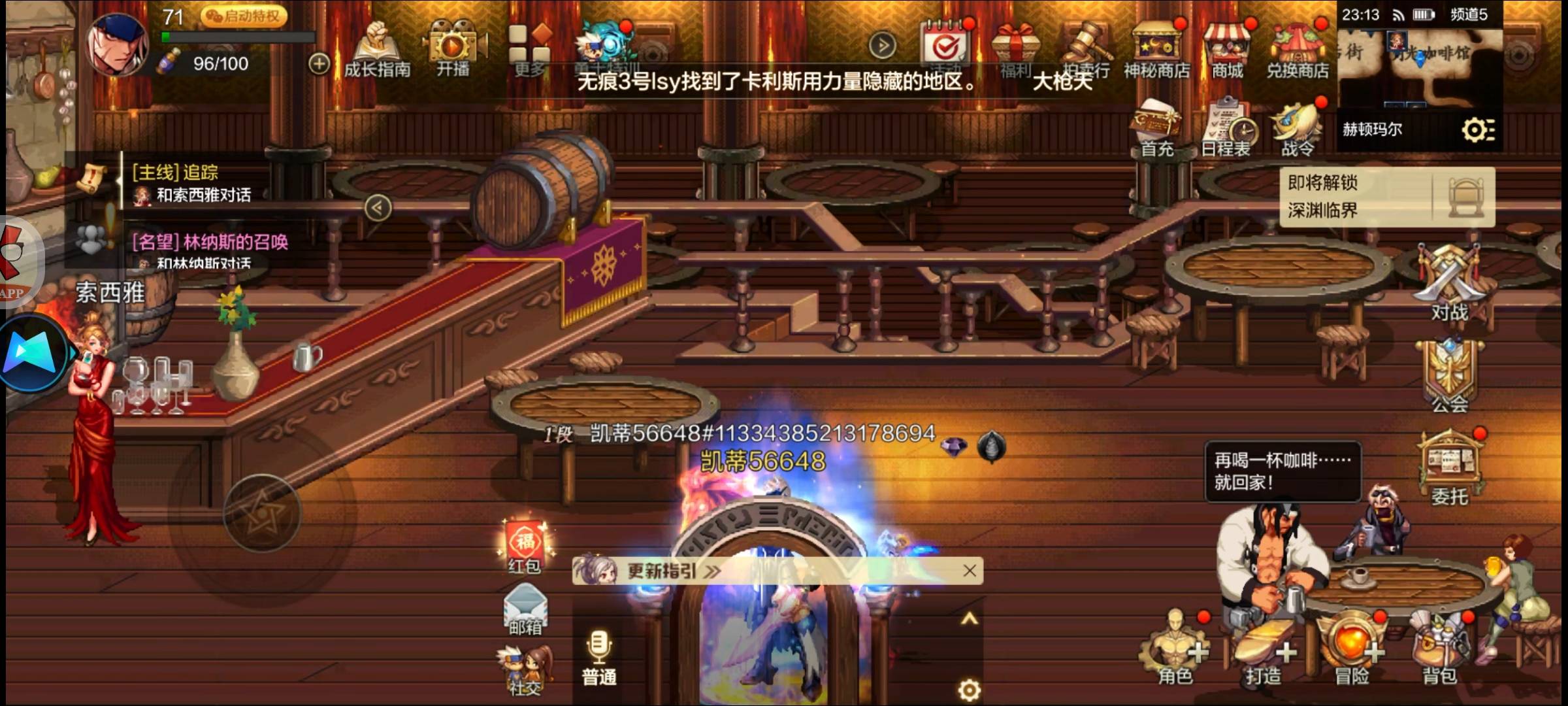Viewport: 1568px width, 706px height.
Task: Open the 神秘商店 mystery shop
Action: click(x=1156, y=51)
